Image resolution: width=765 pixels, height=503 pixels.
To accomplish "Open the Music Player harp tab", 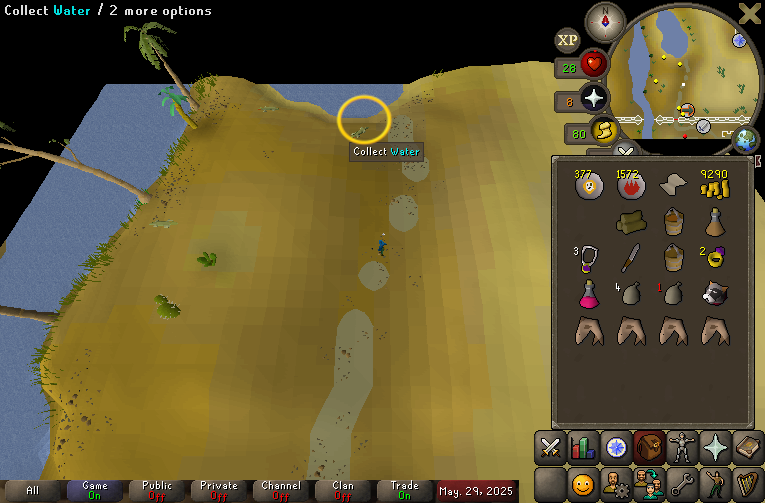I will 746,485.
